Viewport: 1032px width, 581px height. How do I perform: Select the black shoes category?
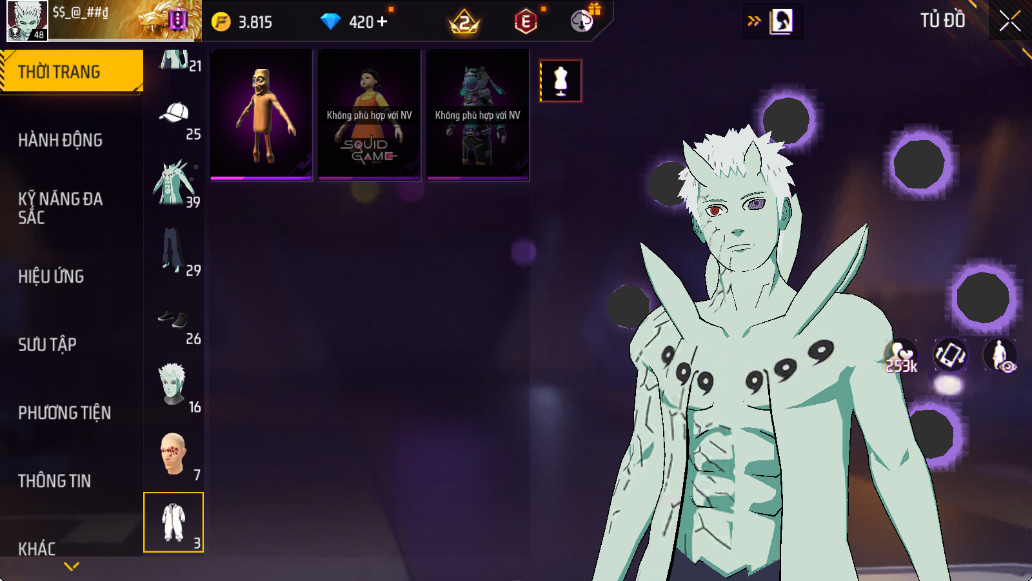[174, 319]
